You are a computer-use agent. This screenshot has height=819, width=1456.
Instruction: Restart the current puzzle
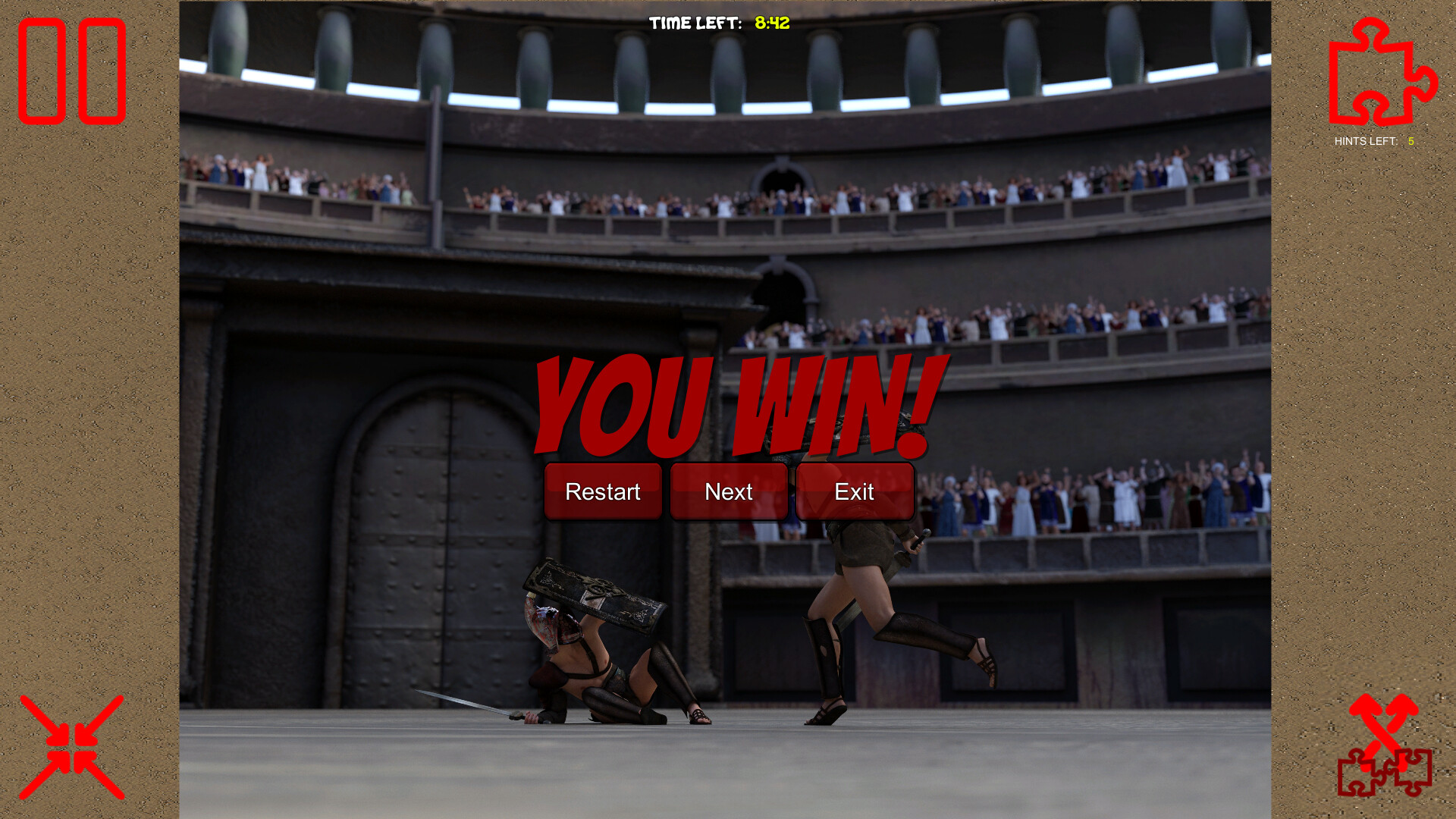pos(603,491)
